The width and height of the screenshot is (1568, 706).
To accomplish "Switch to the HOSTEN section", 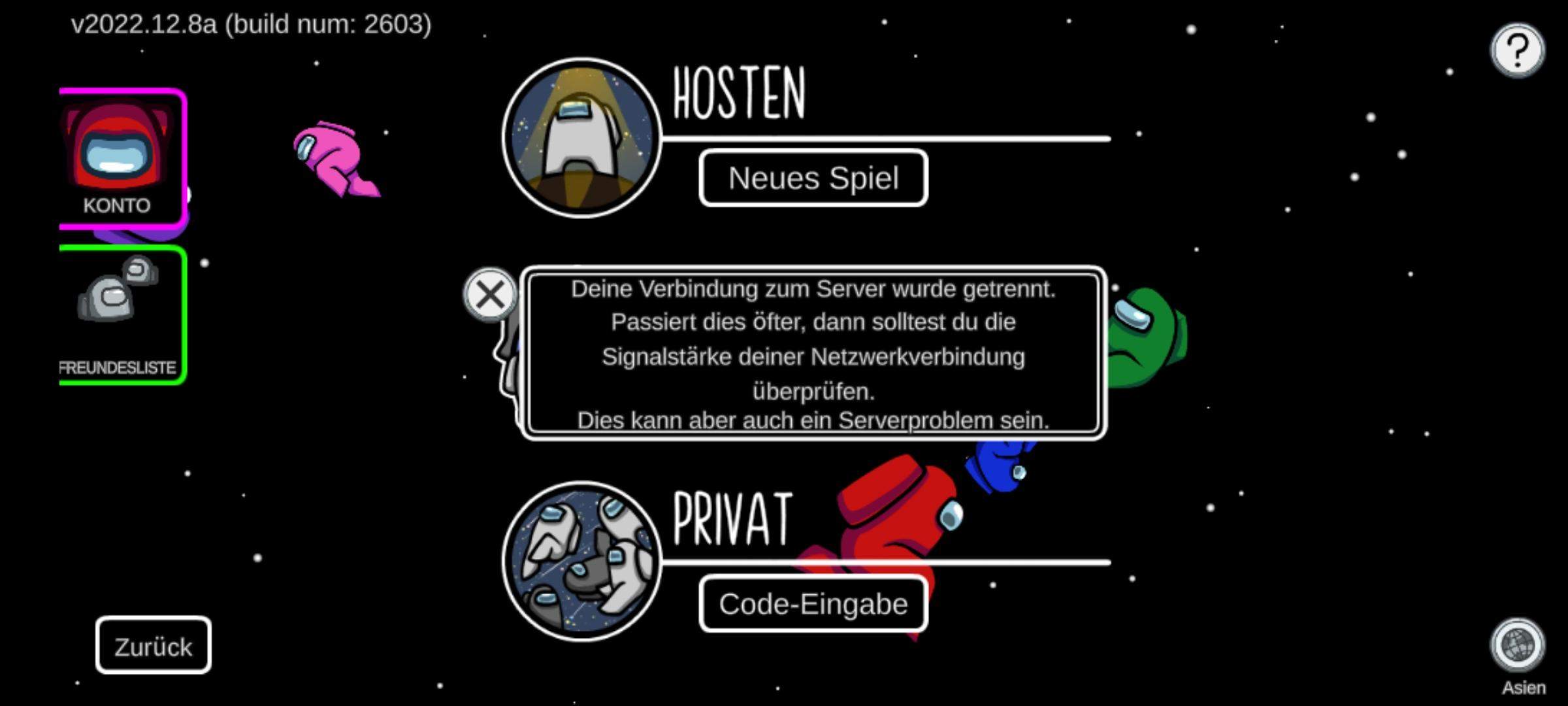I will 738,95.
